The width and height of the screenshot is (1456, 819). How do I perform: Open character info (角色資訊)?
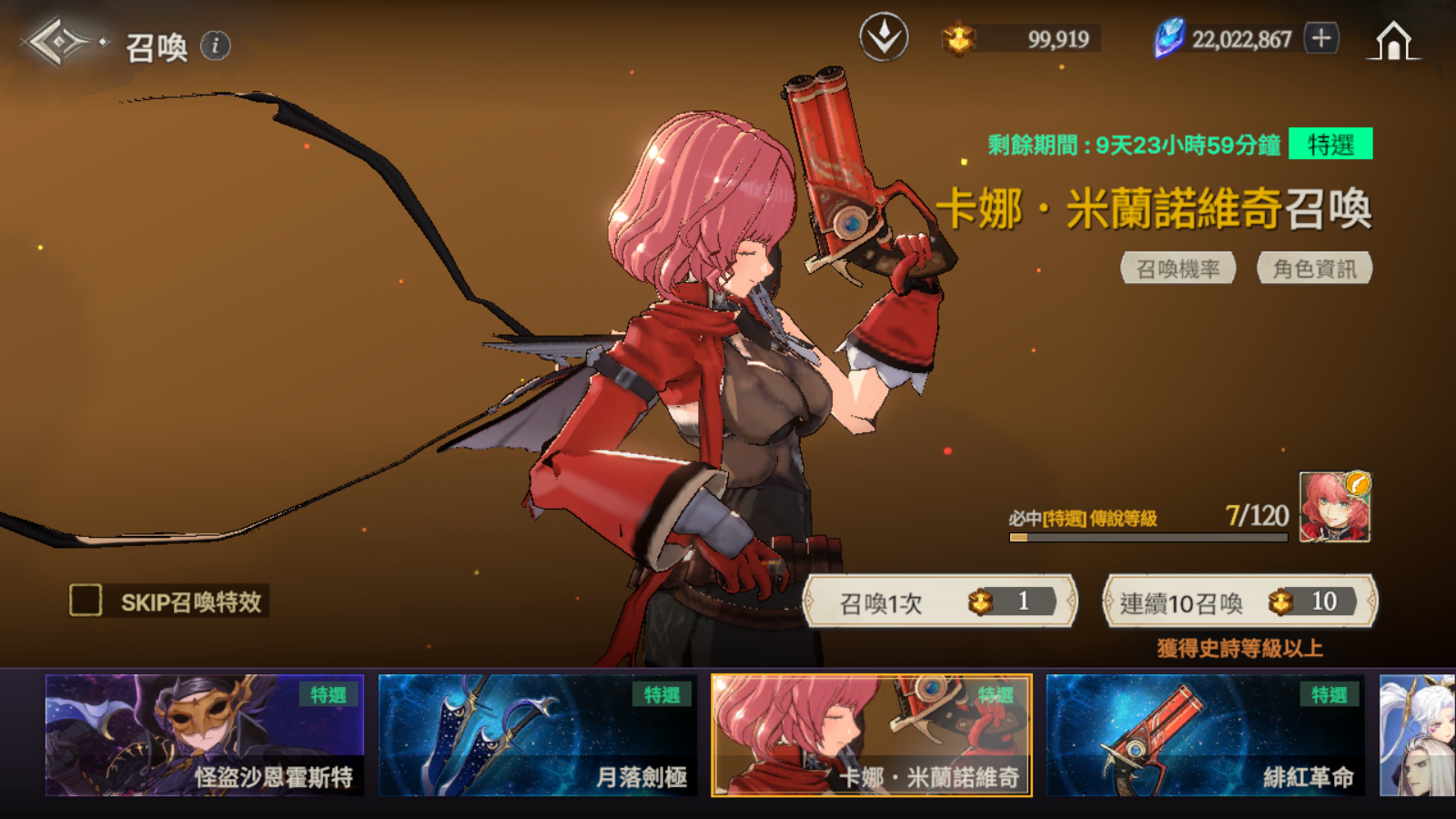point(1314,268)
